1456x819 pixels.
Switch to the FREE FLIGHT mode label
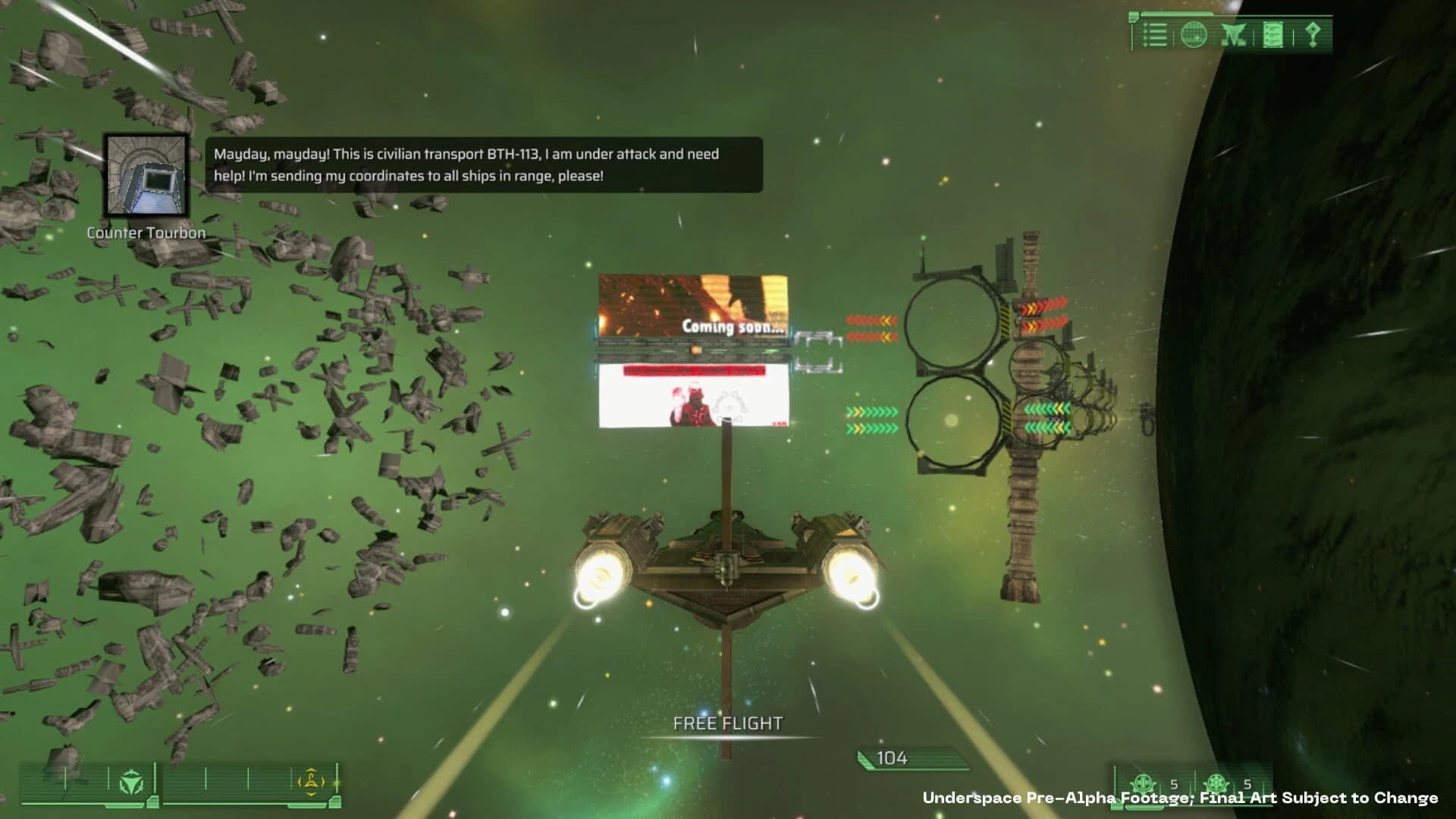726,723
